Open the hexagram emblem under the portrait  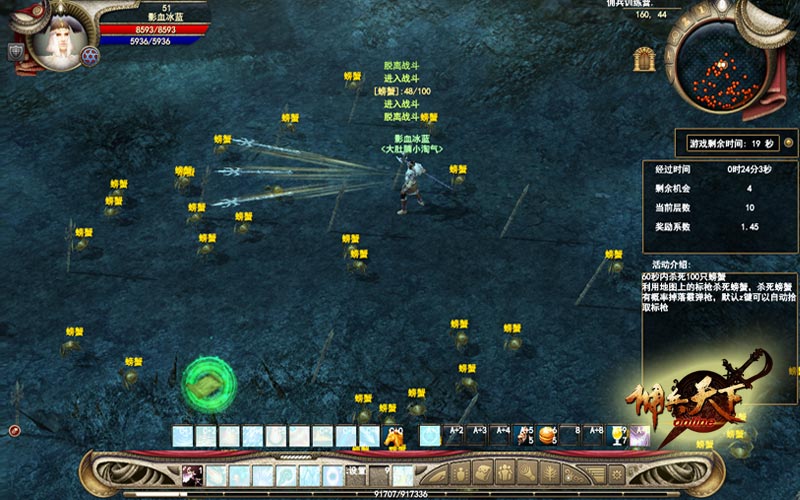click(90, 56)
